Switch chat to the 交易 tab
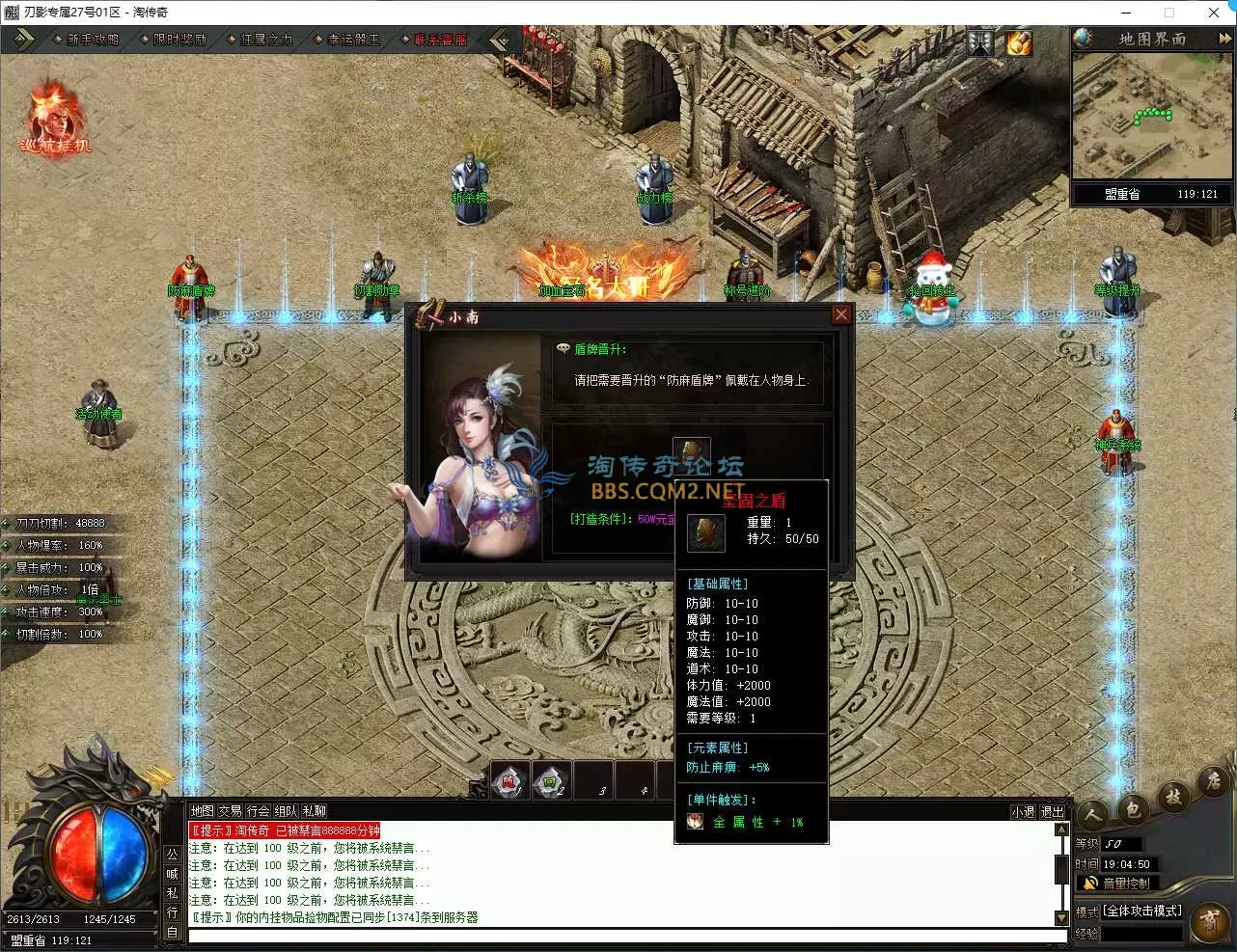The width and height of the screenshot is (1237, 952). 230,811
